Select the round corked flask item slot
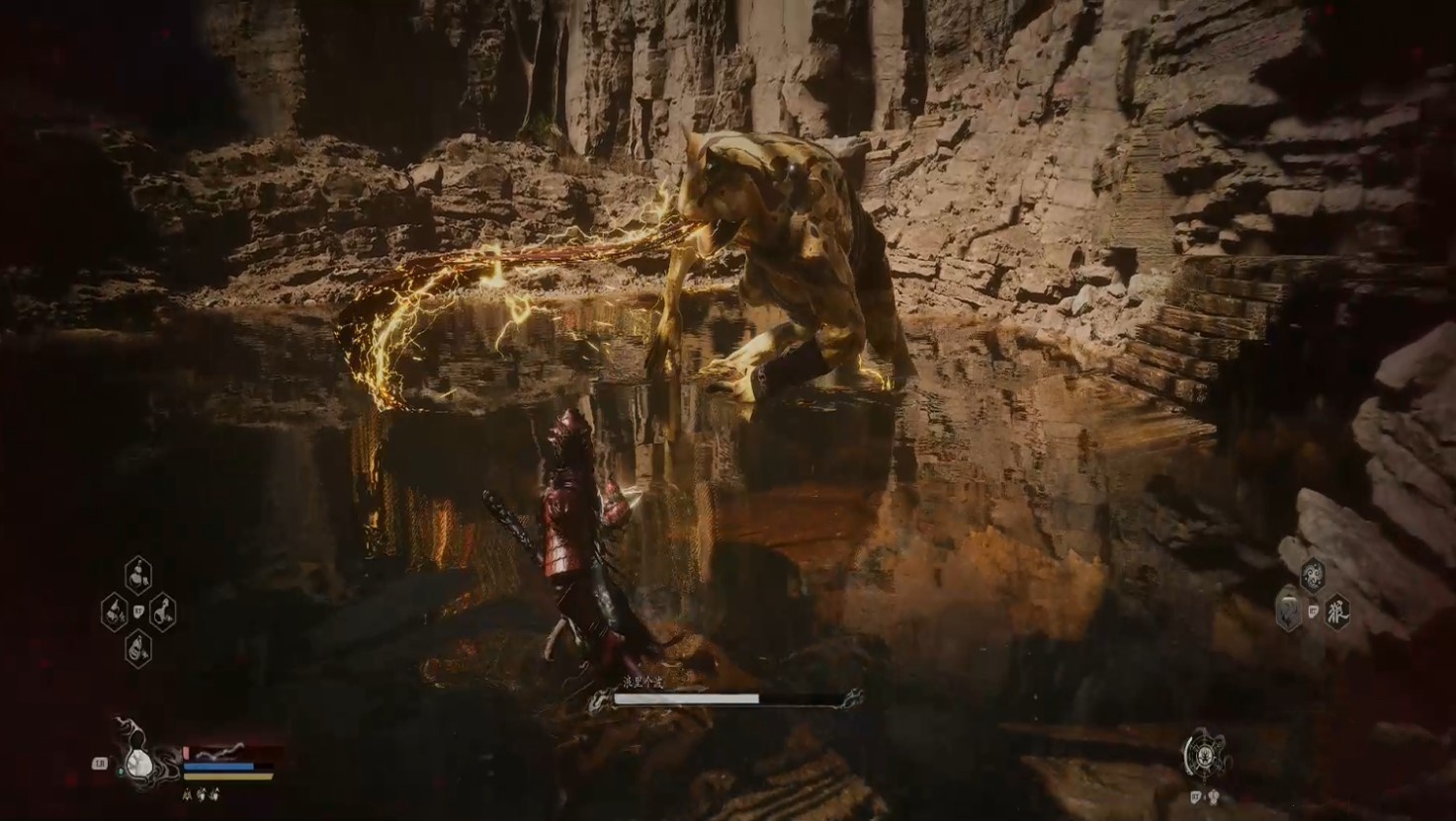This screenshot has height=821, width=1456. point(138,574)
